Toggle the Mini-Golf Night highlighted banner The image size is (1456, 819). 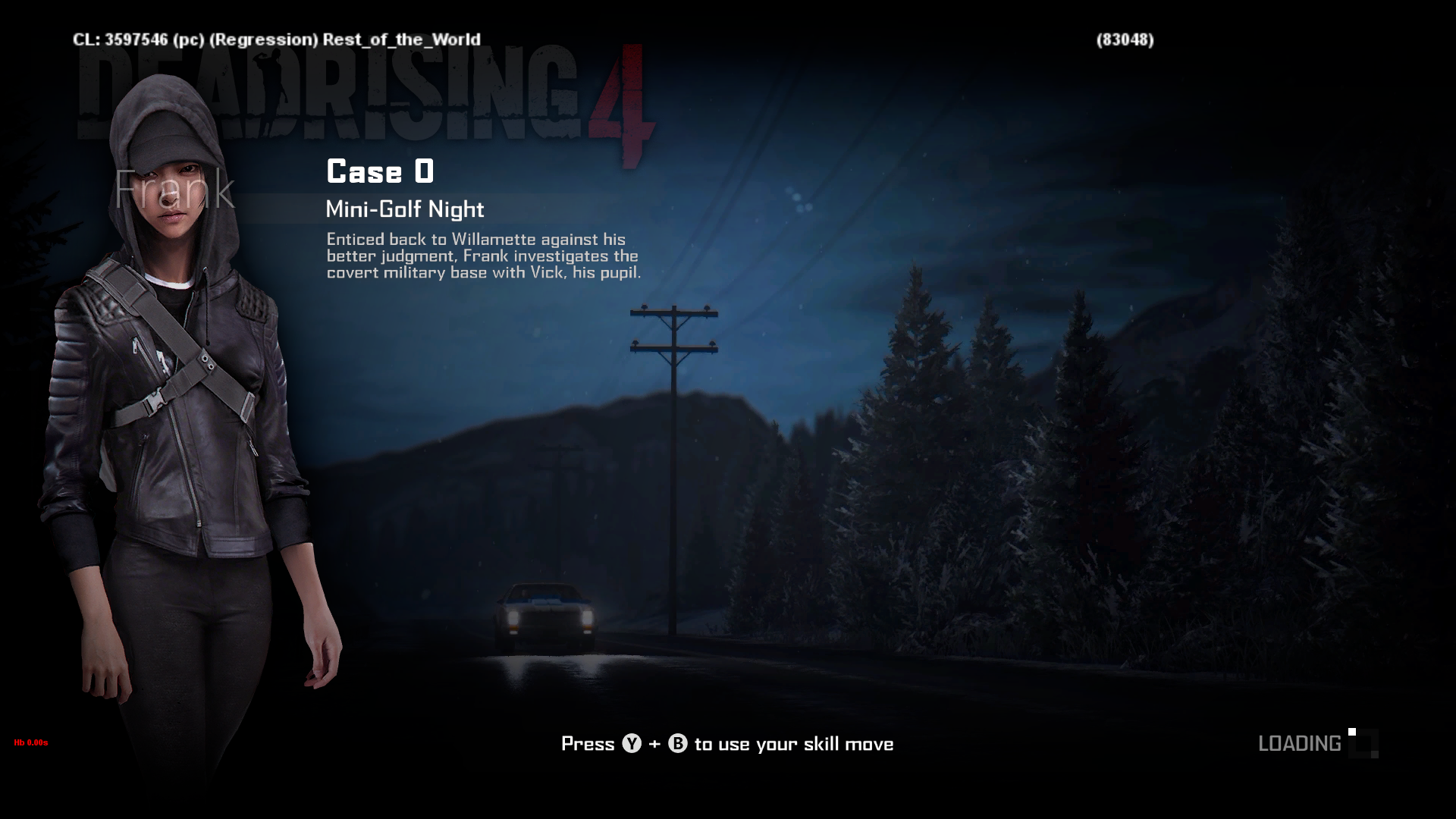click(406, 209)
